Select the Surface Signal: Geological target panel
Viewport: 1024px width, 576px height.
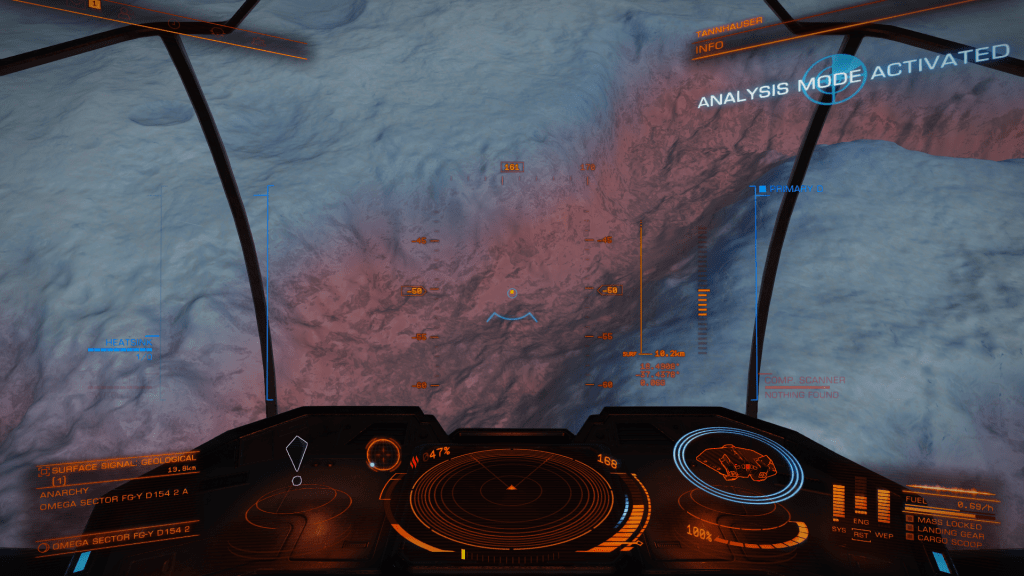click(112, 467)
